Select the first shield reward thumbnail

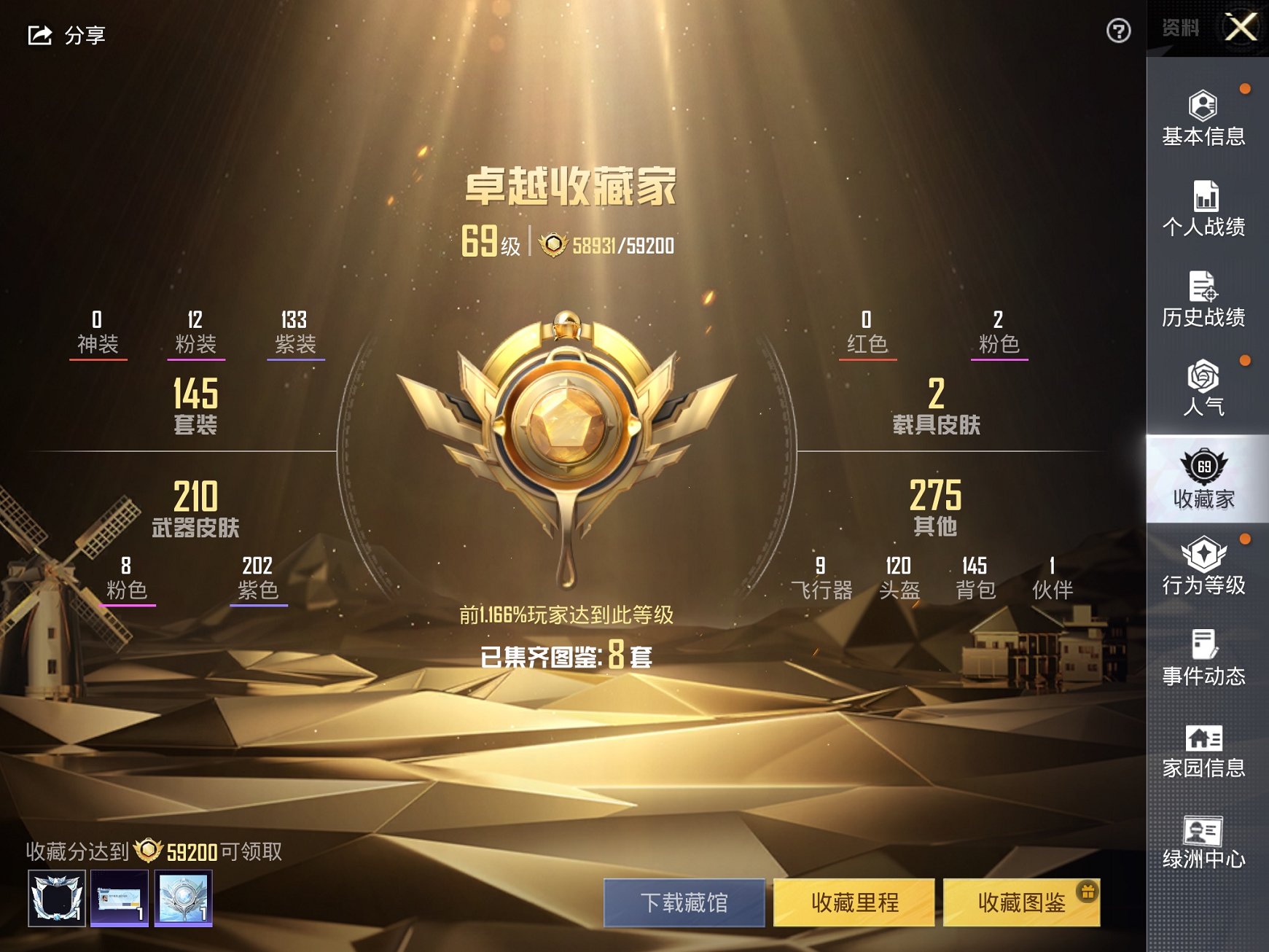click(57, 897)
